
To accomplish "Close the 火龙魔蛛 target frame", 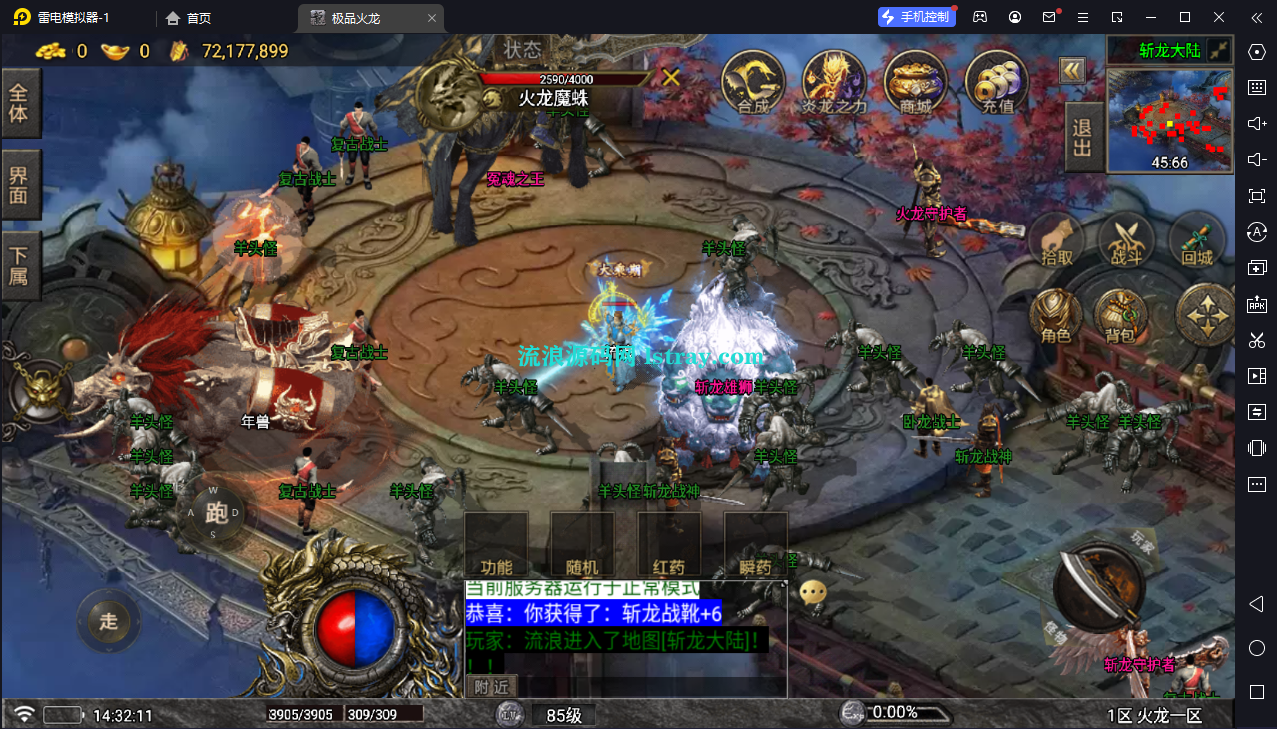I will click(x=671, y=77).
